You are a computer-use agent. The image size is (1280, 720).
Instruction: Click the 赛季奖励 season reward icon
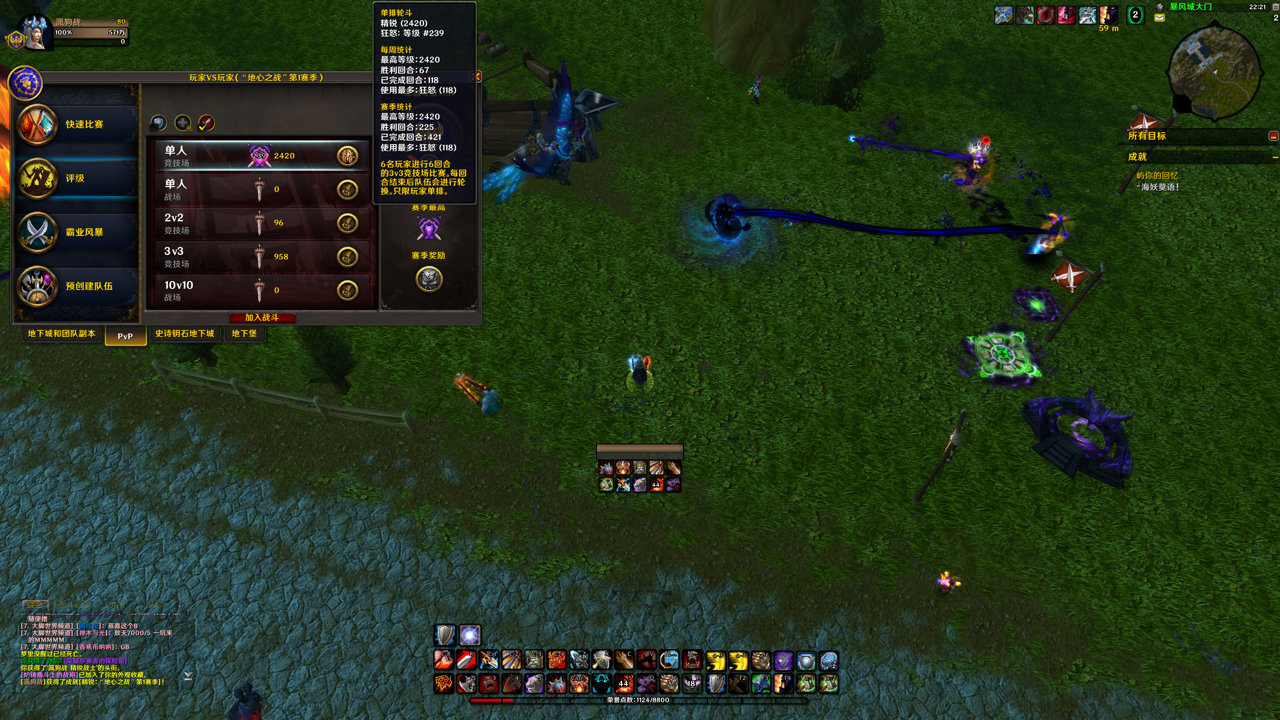429,279
